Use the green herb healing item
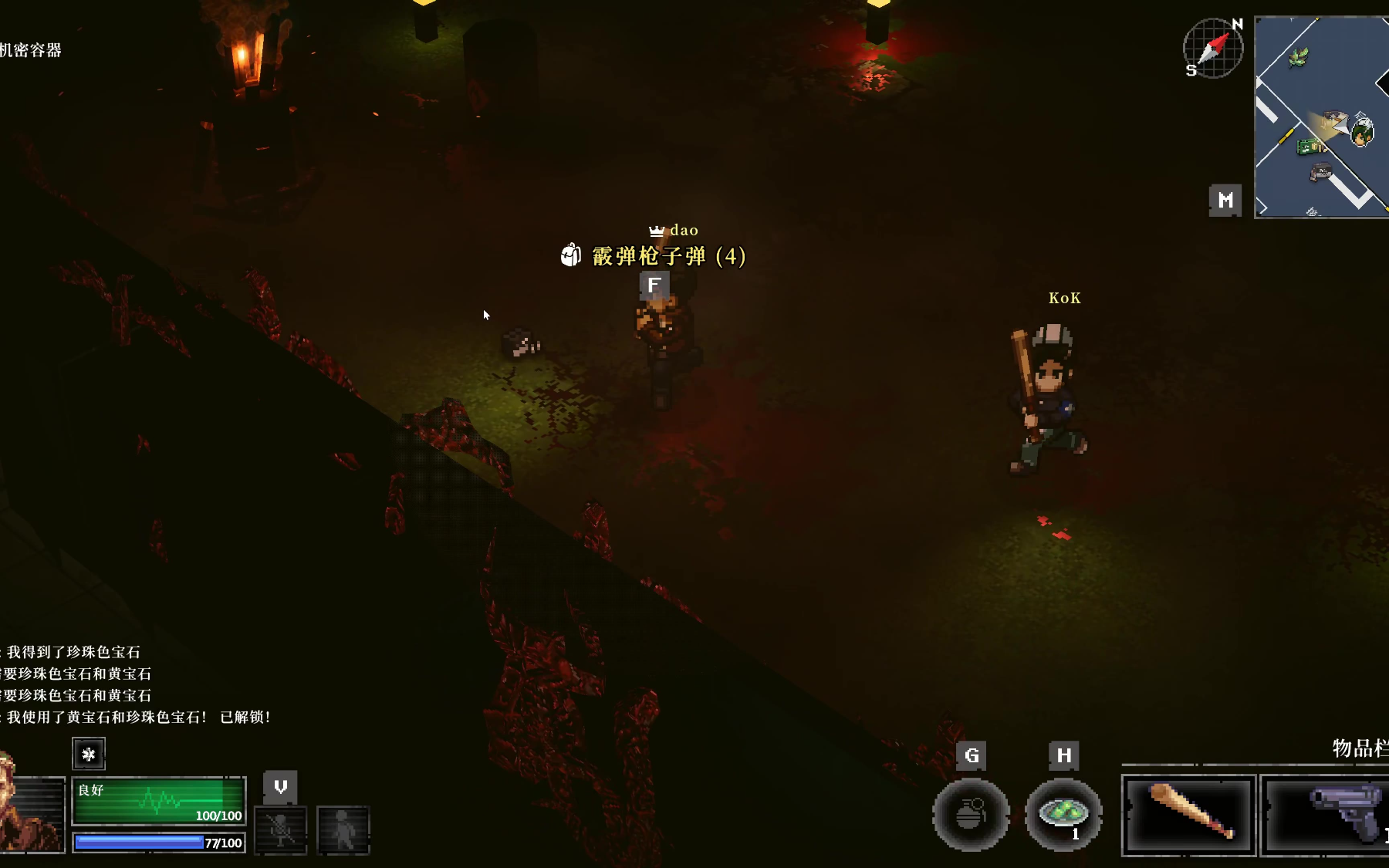Image resolution: width=1389 pixels, height=868 pixels. click(x=1063, y=814)
